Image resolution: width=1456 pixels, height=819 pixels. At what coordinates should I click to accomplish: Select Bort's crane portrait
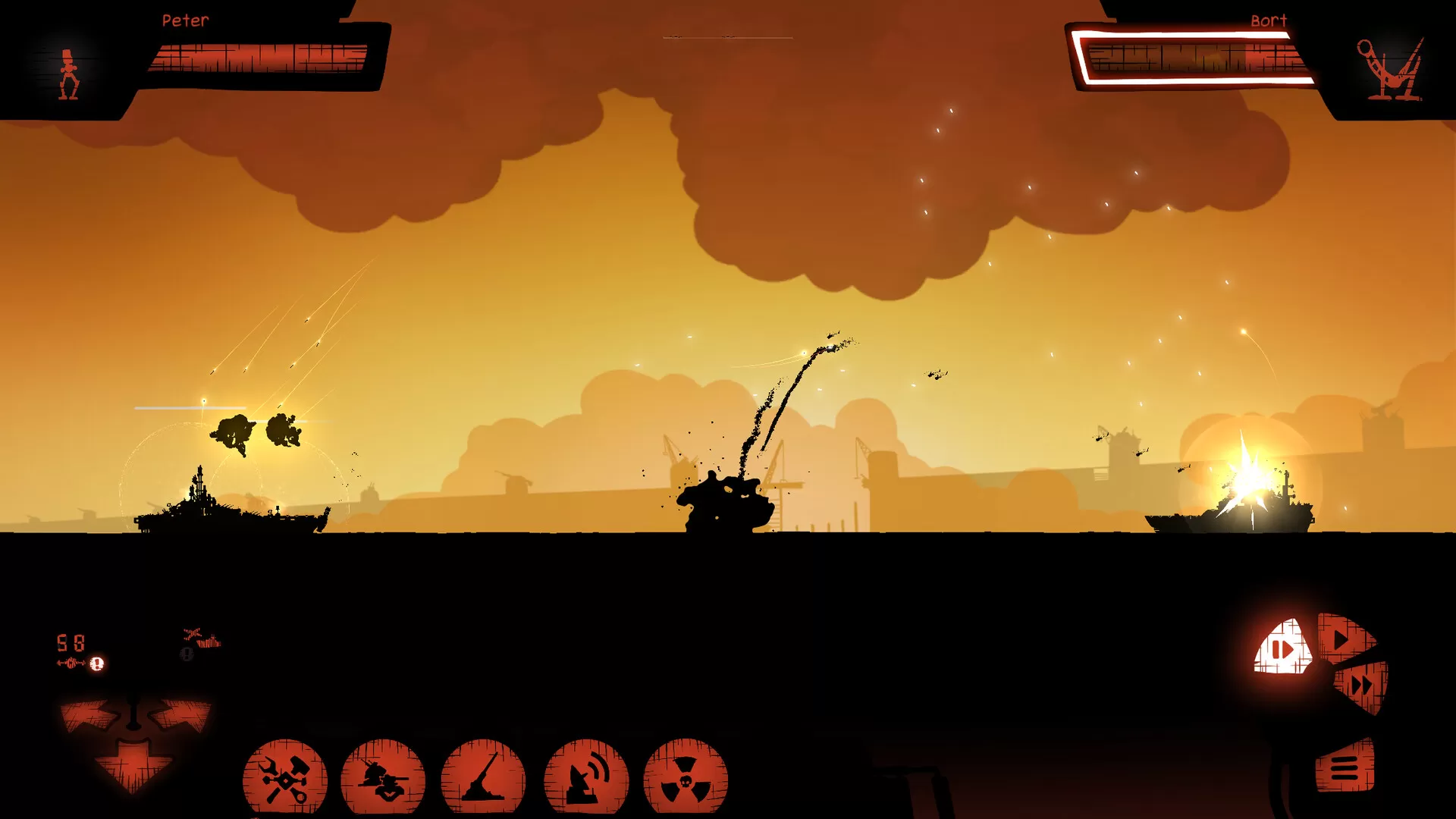pyautogui.click(x=1390, y=70)
